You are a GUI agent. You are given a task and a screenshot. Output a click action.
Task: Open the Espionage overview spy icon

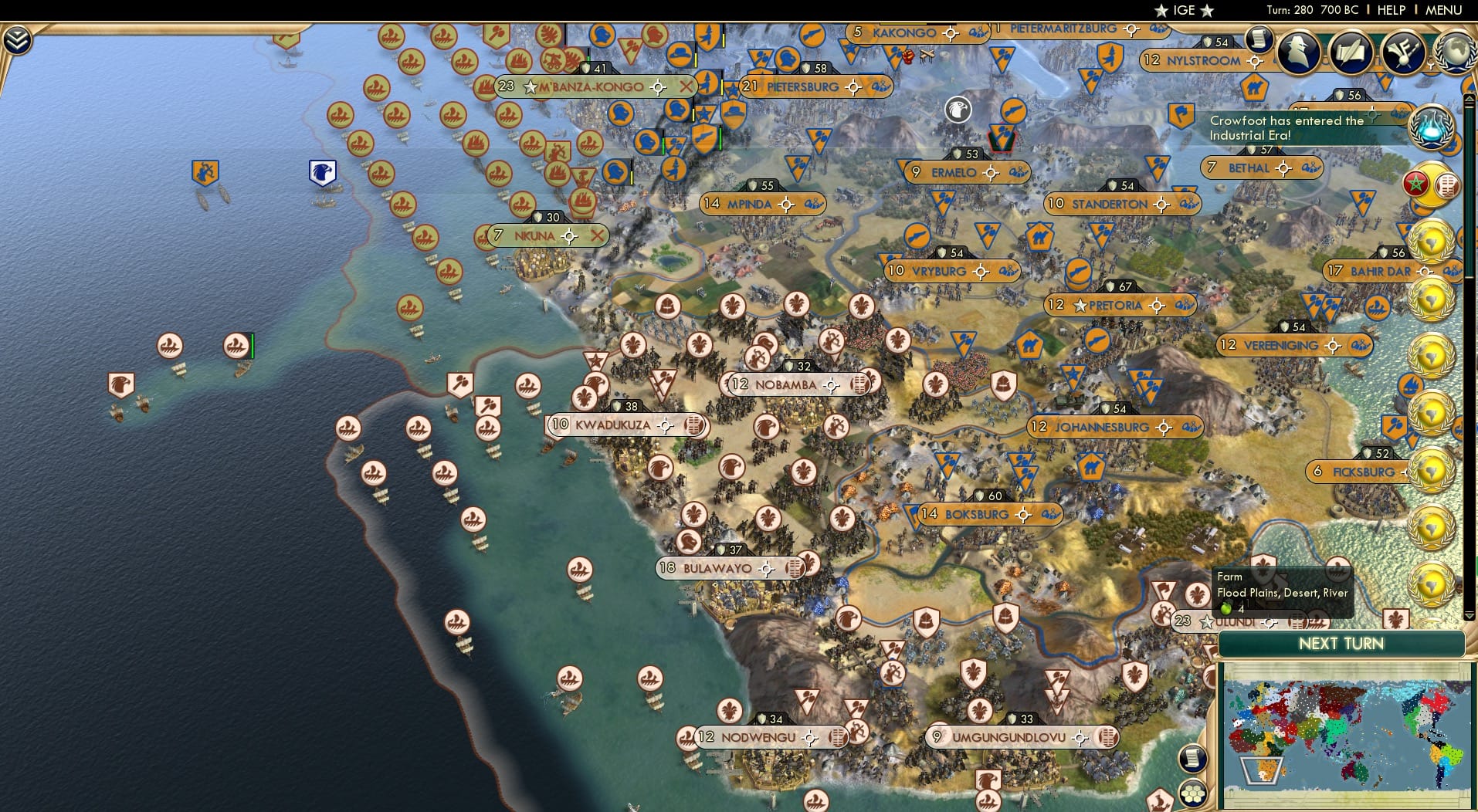click(x=1300, y=52)
